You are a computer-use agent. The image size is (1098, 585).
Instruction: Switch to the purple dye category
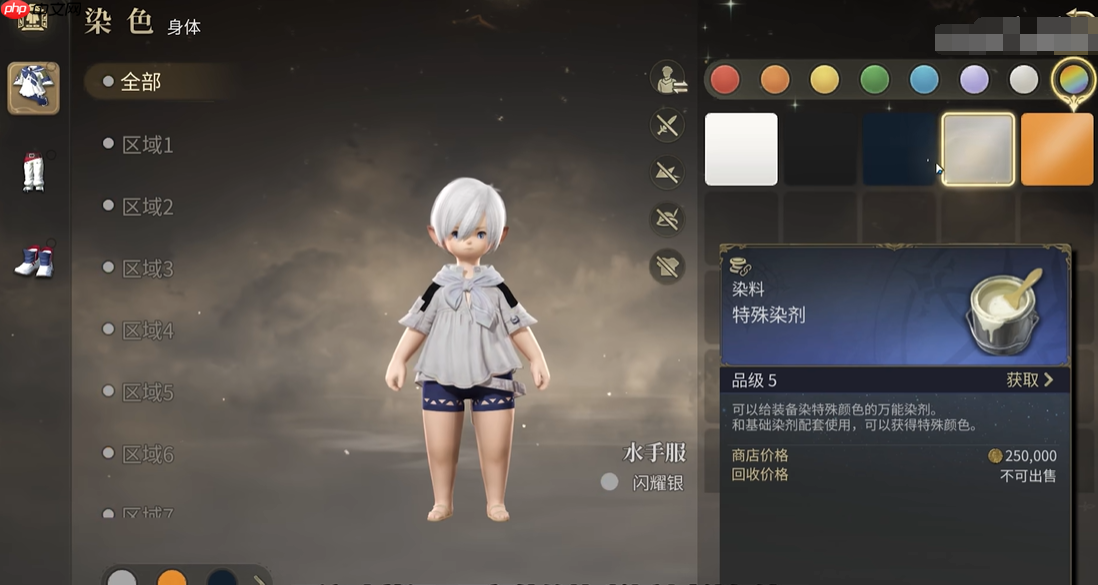pyautogui.click(x=974, y=79)
